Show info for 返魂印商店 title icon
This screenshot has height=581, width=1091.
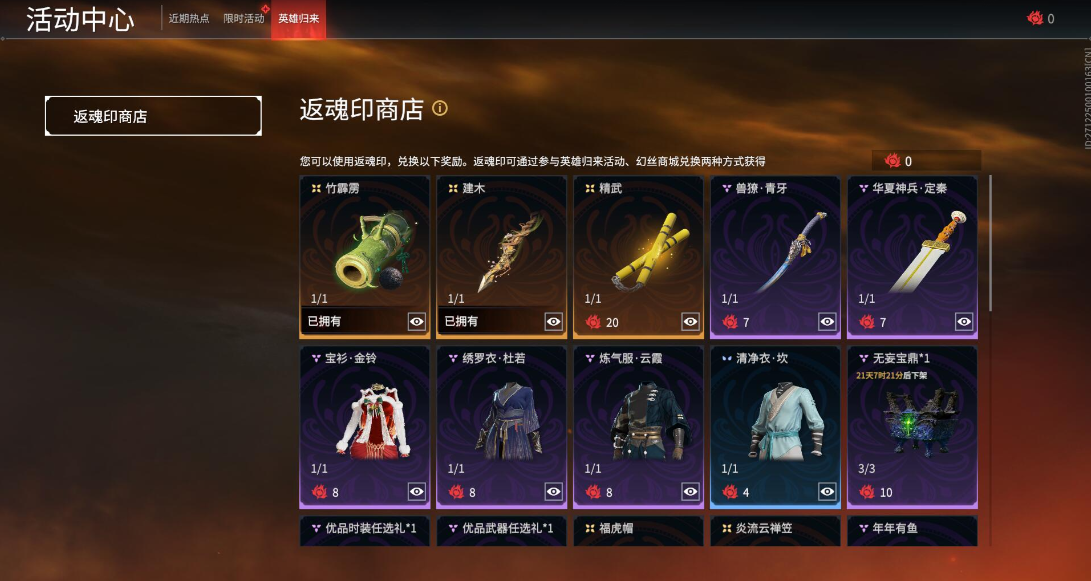[439, 108]
